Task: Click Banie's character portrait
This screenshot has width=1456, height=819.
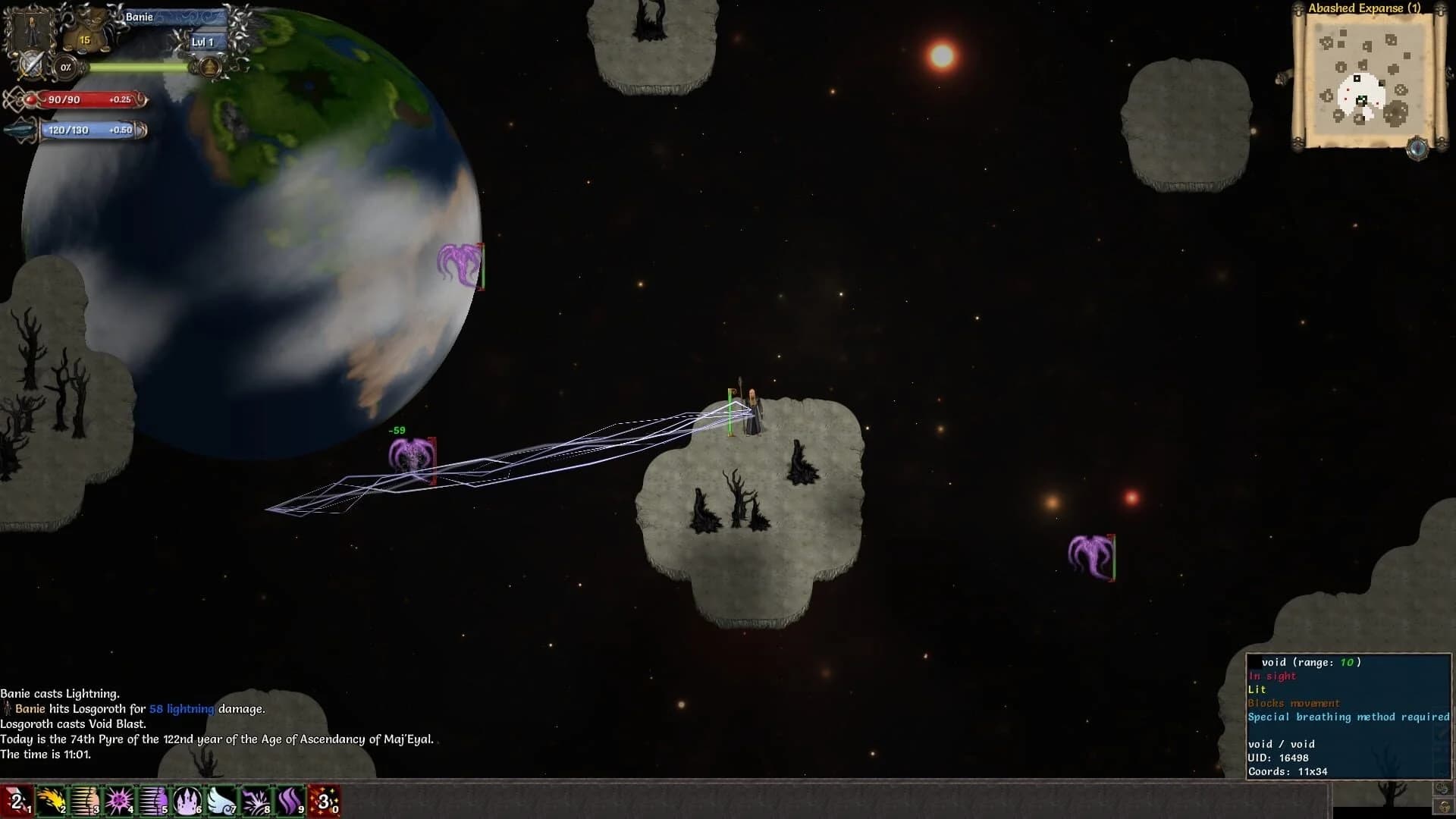Action: pyautogui.click(x=32, y=32)
